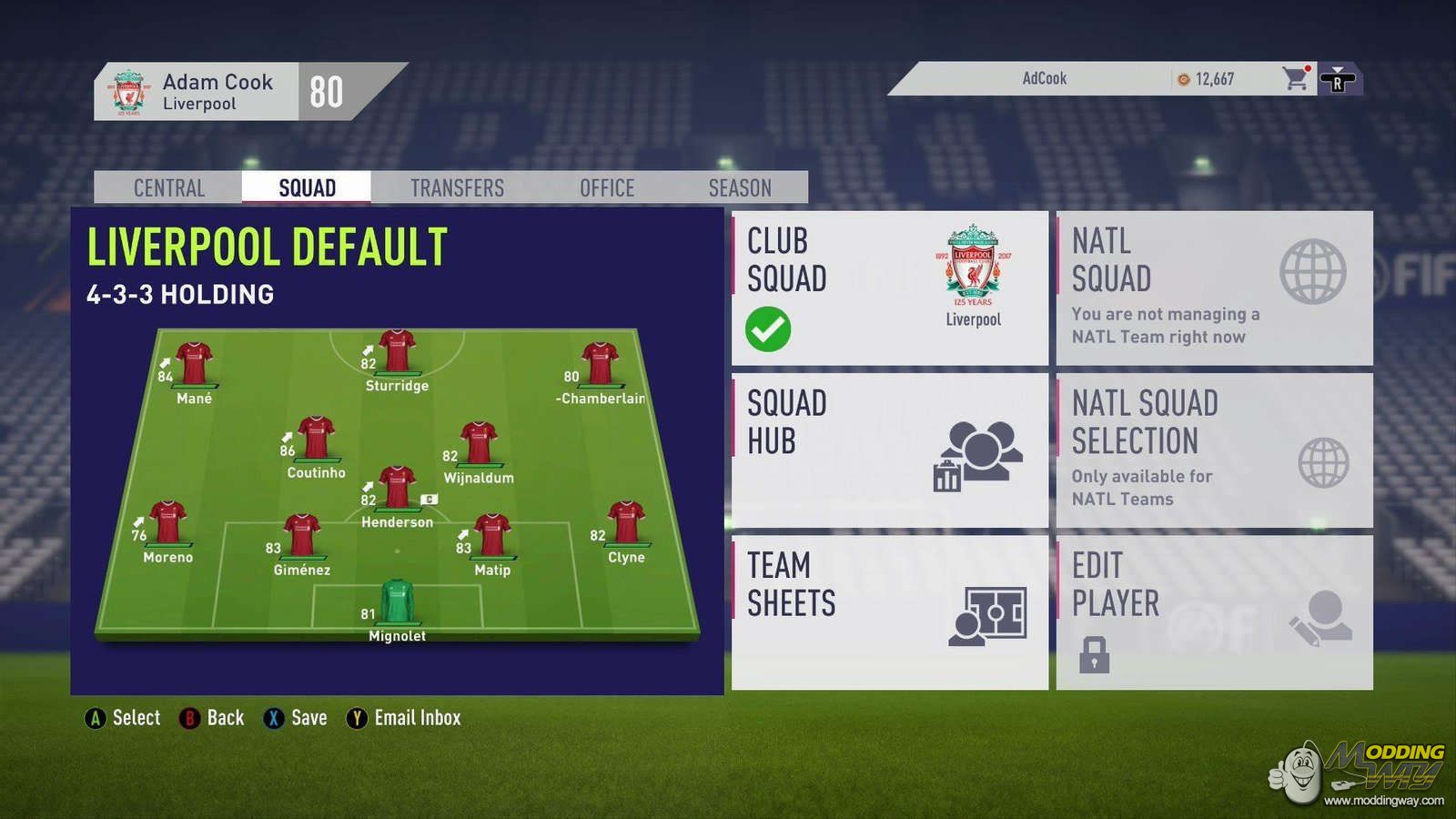This screenshot has width=1456, height=819.
Task: Pick Coutinho in the formation
Action: 316,441
